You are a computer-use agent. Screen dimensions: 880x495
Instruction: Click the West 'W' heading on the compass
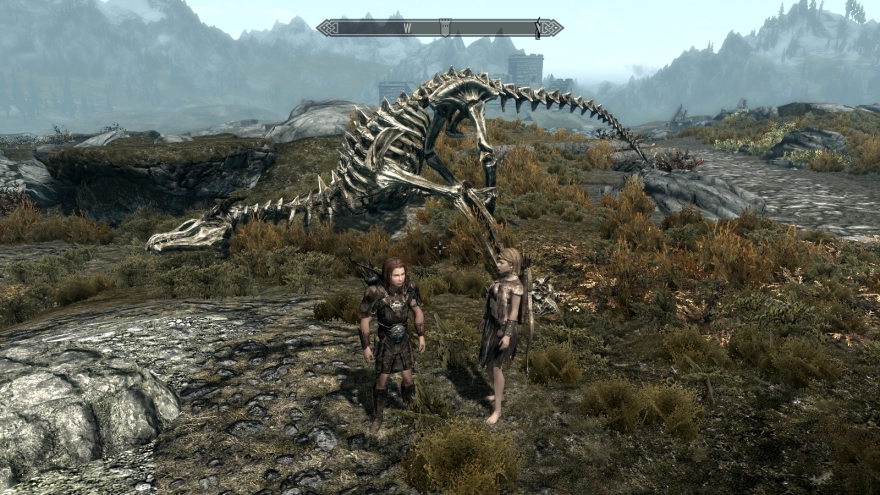pyautogui.click(x=408, y=28)
